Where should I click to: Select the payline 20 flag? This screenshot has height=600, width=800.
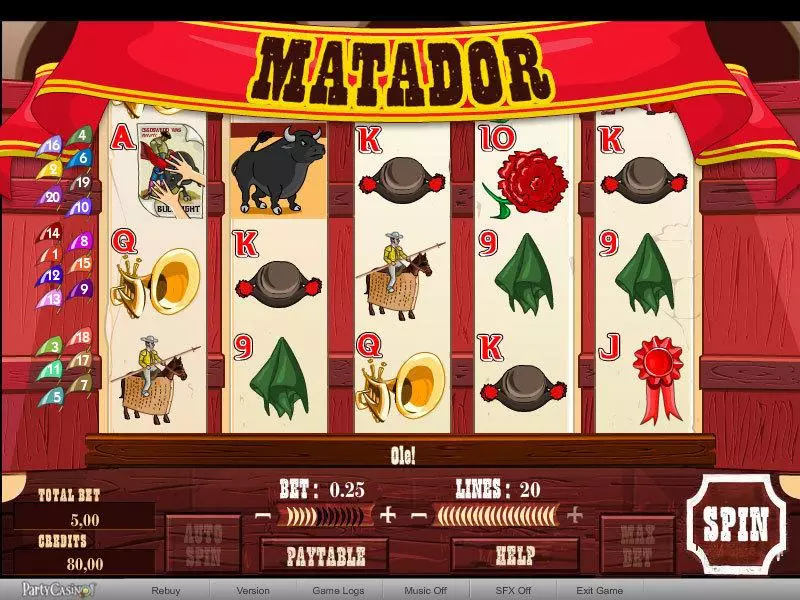[x=53, y=198]
